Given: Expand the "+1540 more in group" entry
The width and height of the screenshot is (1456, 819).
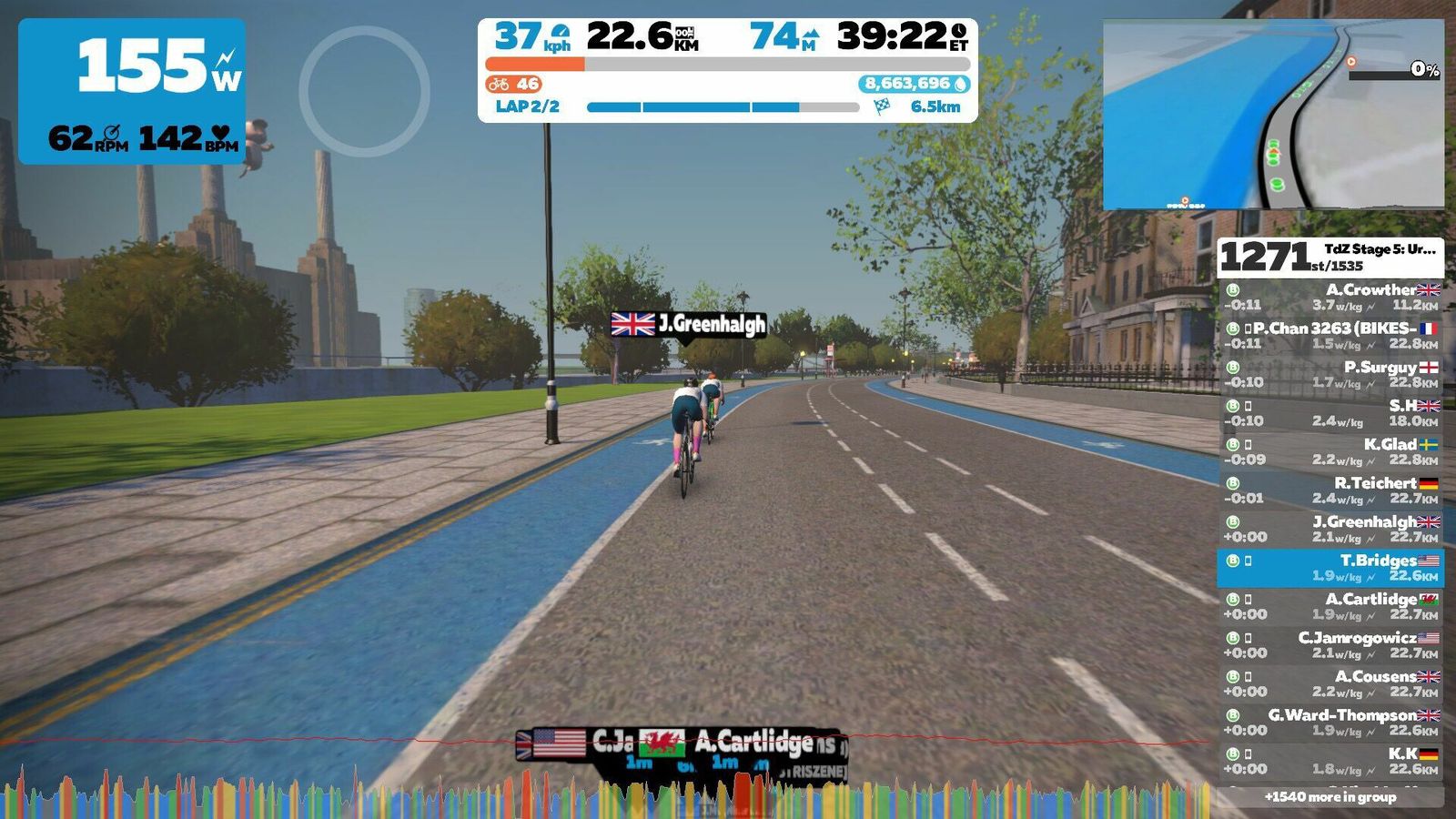Looking at the screenshot, I should click(x=1330, y=797).
